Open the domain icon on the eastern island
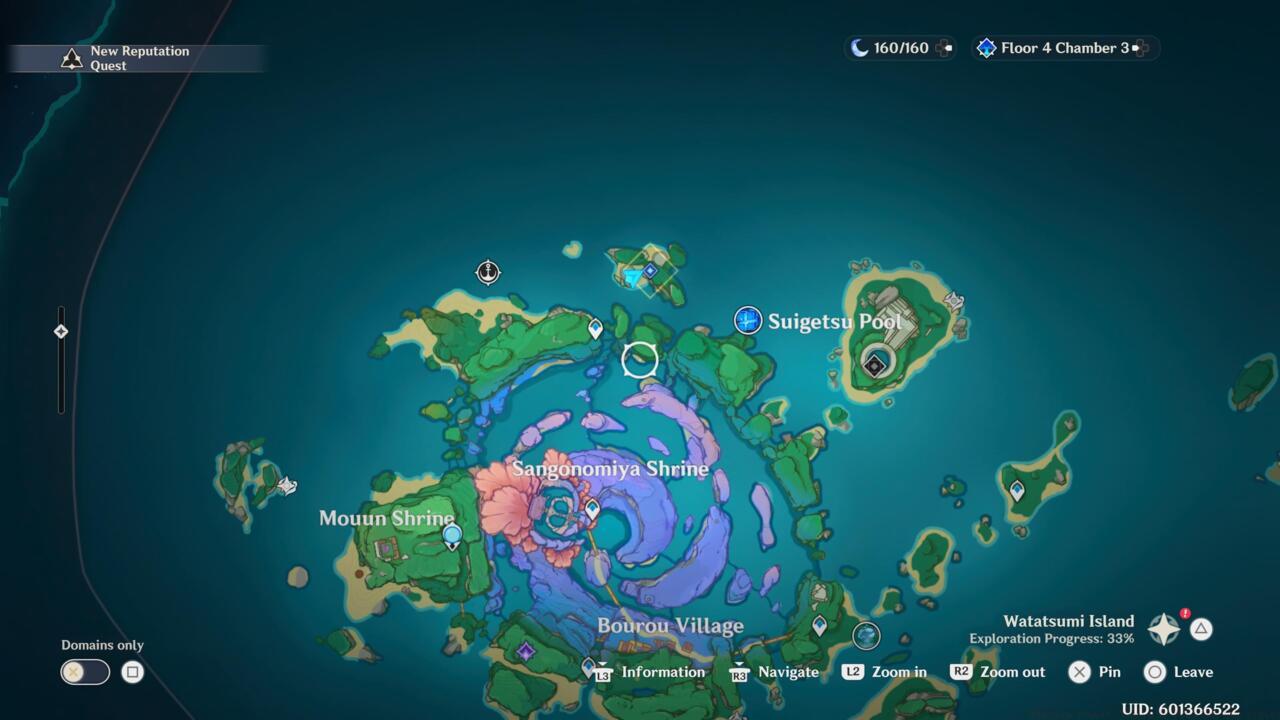Screen dimensions: 1280x720 (874, 362)
